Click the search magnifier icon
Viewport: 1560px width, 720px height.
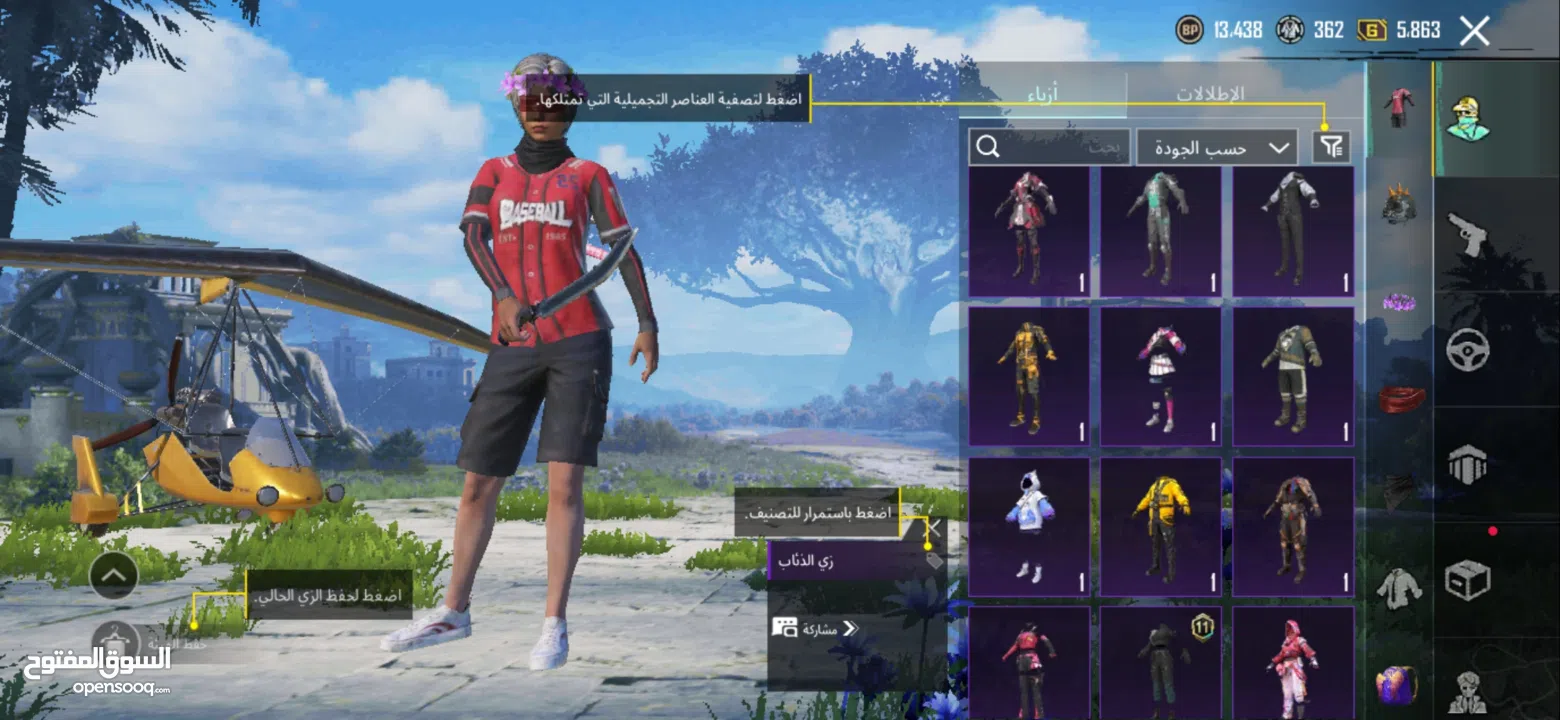coord(988,147)
